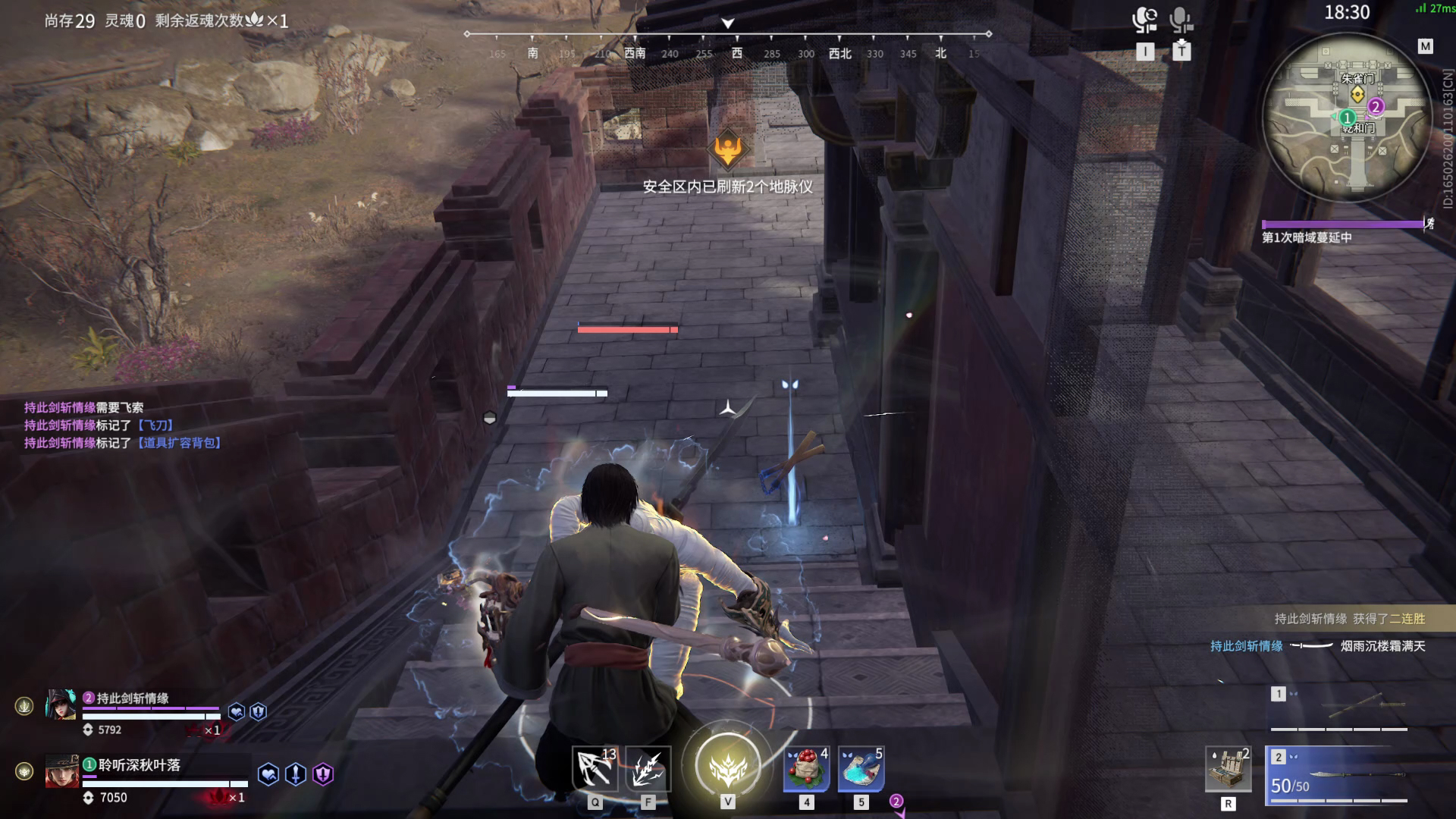Screen dimensions: 1456x819
Task: Trigger the glowing ultimate ability icon
Action: (x=727, y=766)
